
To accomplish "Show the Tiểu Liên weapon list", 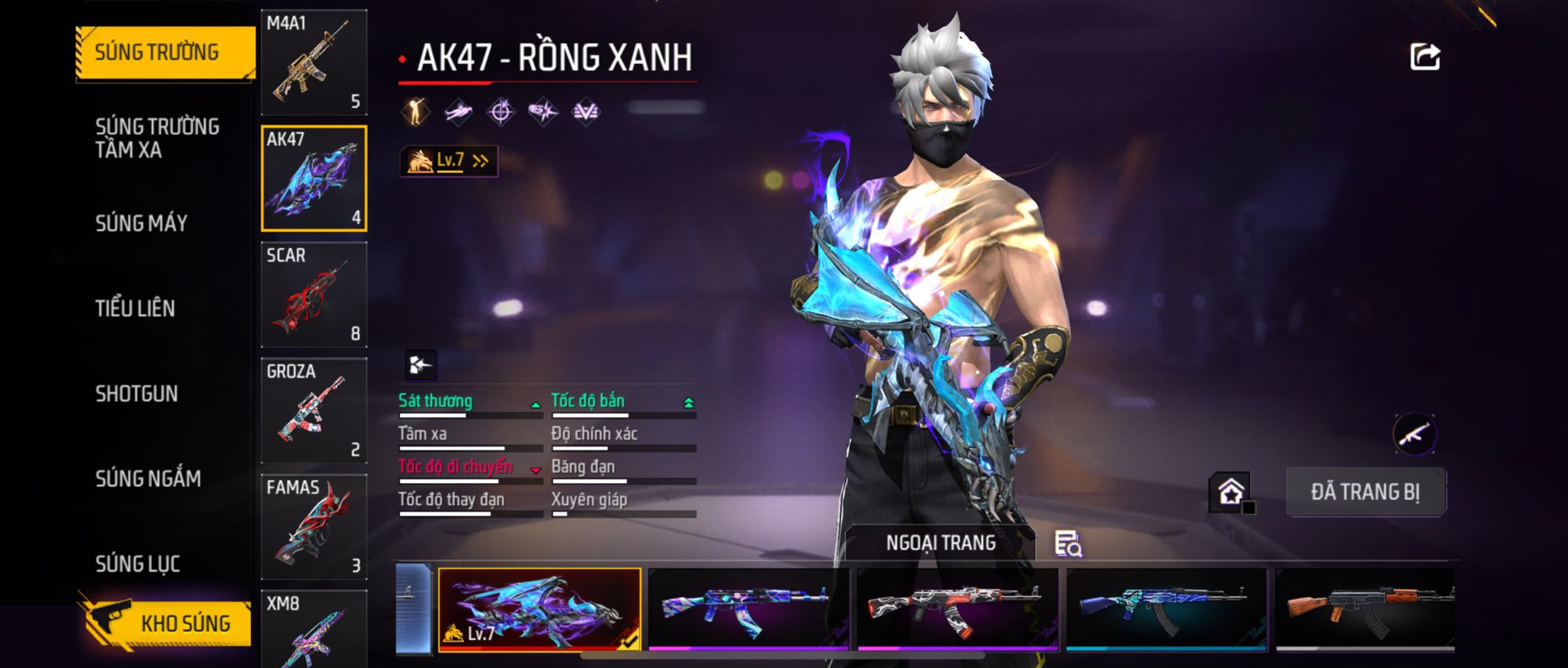I will pyautogui.click(x=135, y=308).
